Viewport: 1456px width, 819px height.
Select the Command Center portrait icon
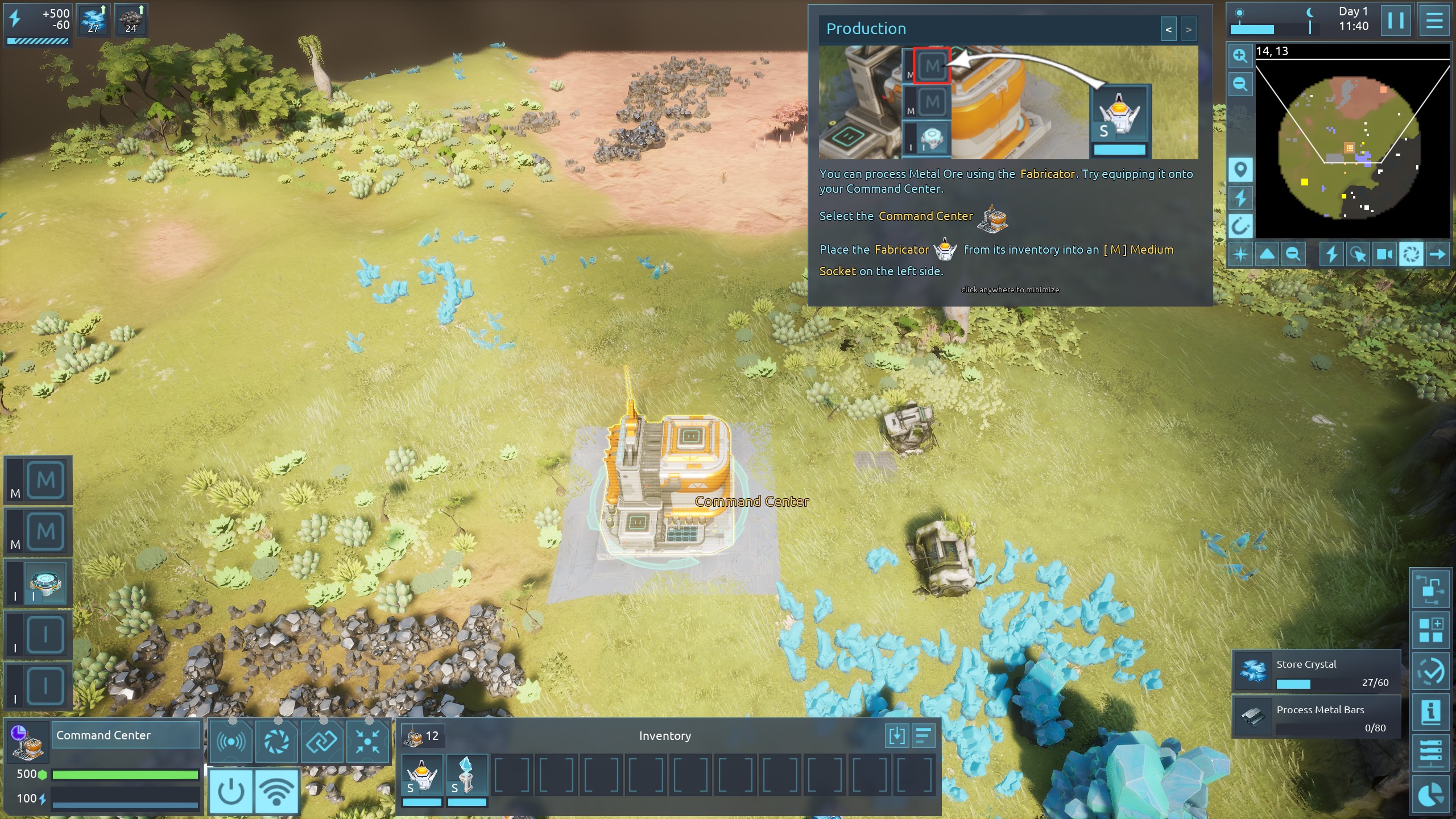point(27,742)
